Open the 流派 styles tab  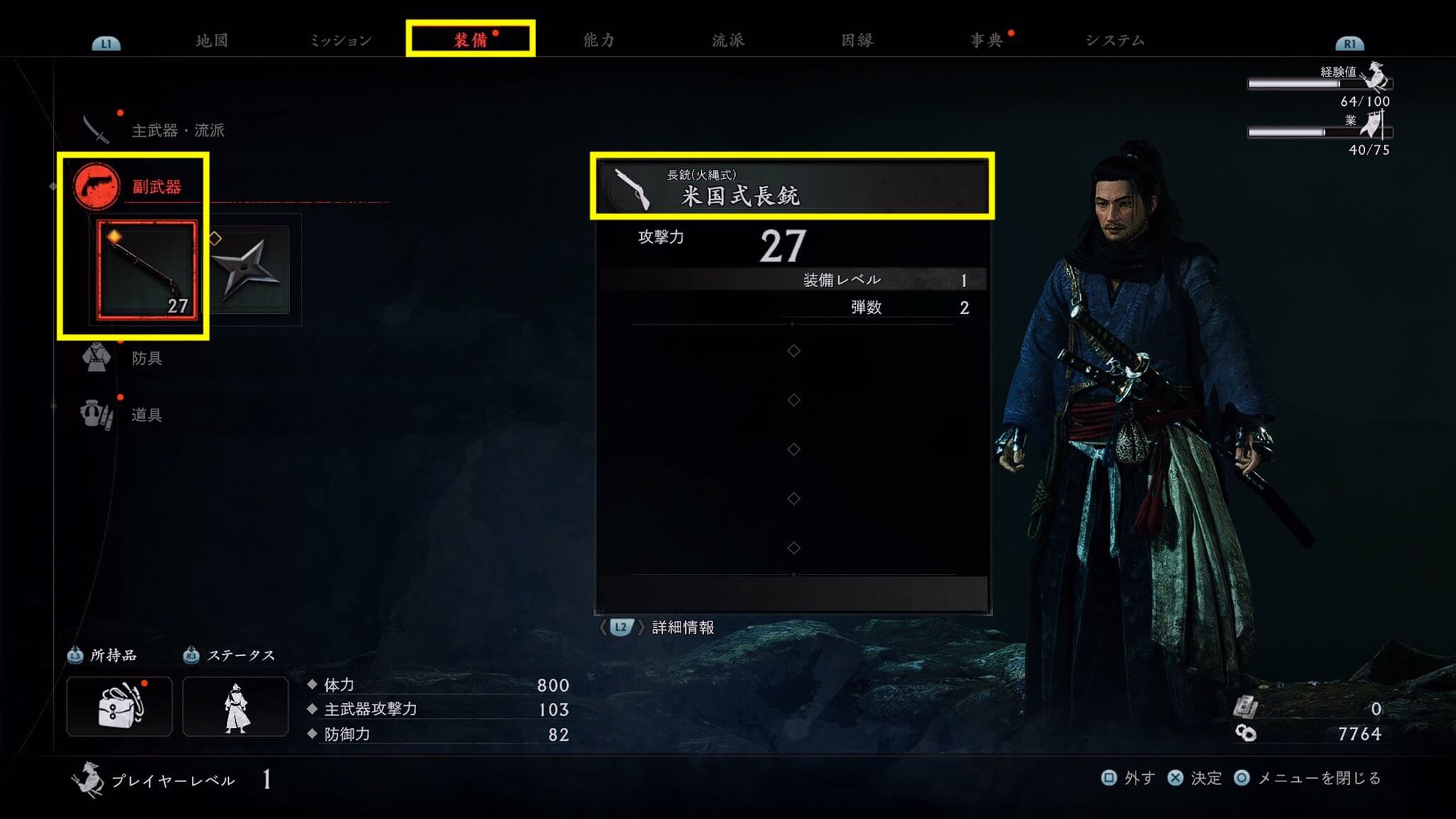point(728,41)
